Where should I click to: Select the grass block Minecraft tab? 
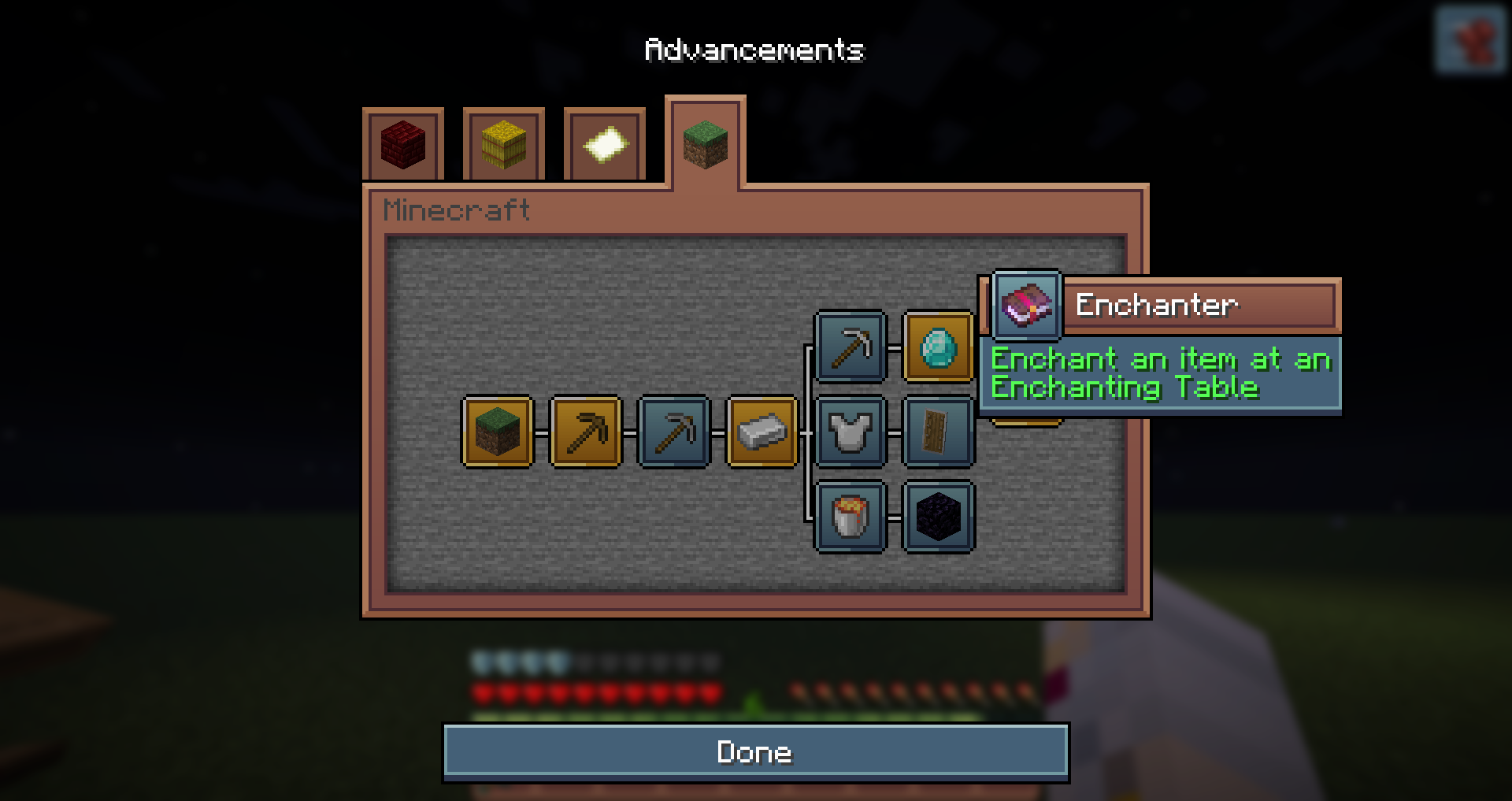(x=705, y=143)
